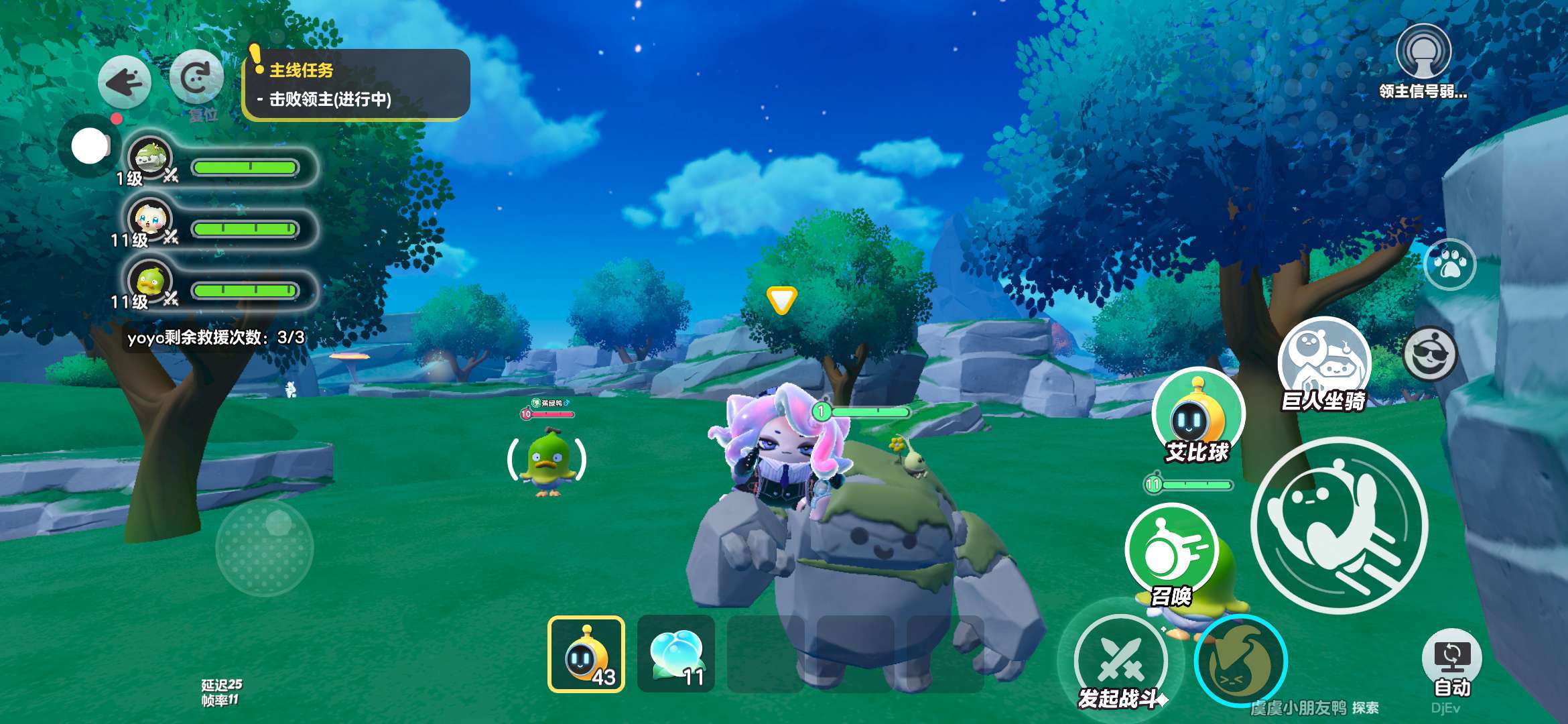Open the 主线任务 quest tracker

[356, 84]
